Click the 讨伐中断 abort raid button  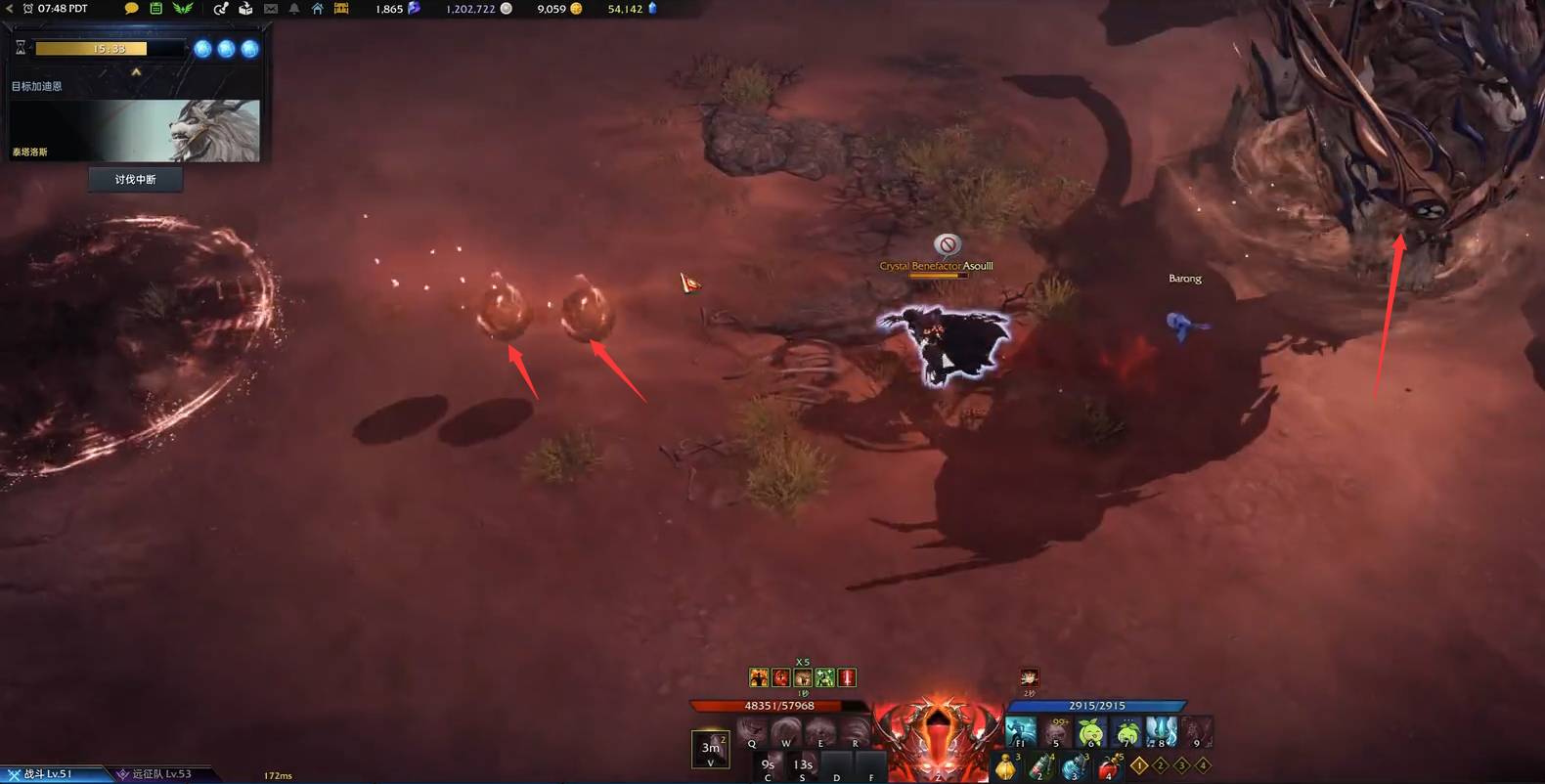pos(135,179)
